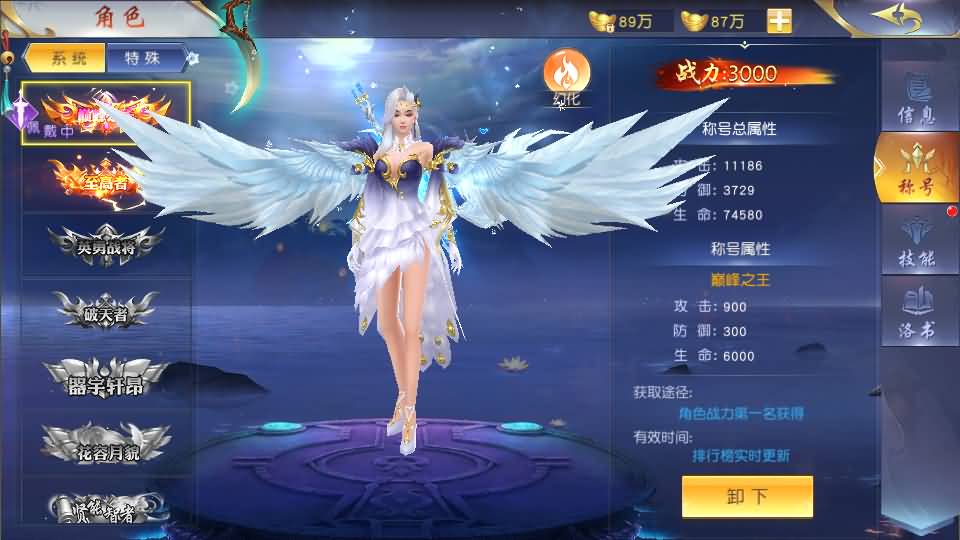
Task: Select the 至高者 title
Action: click(x=106, y=181)
